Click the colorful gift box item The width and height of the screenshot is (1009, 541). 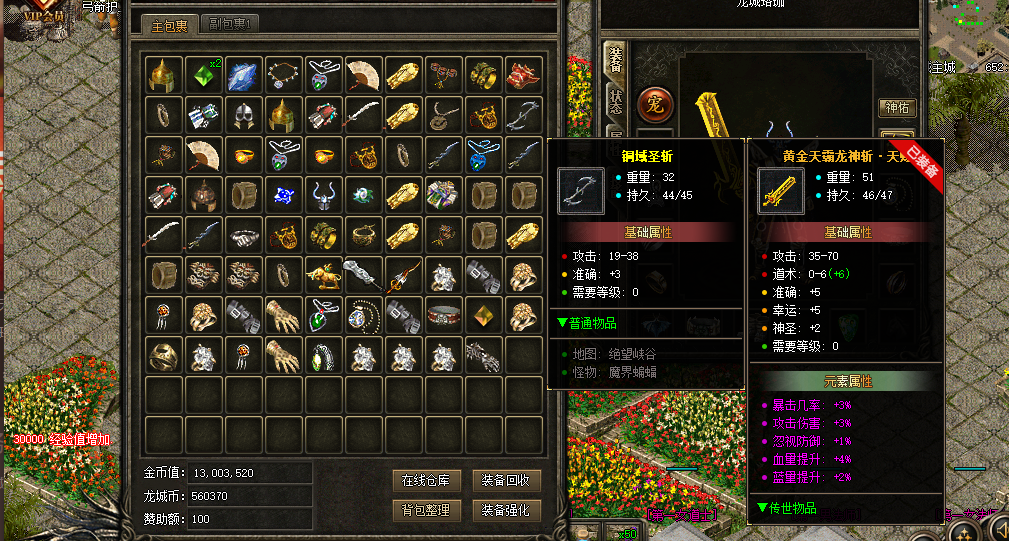444,195
